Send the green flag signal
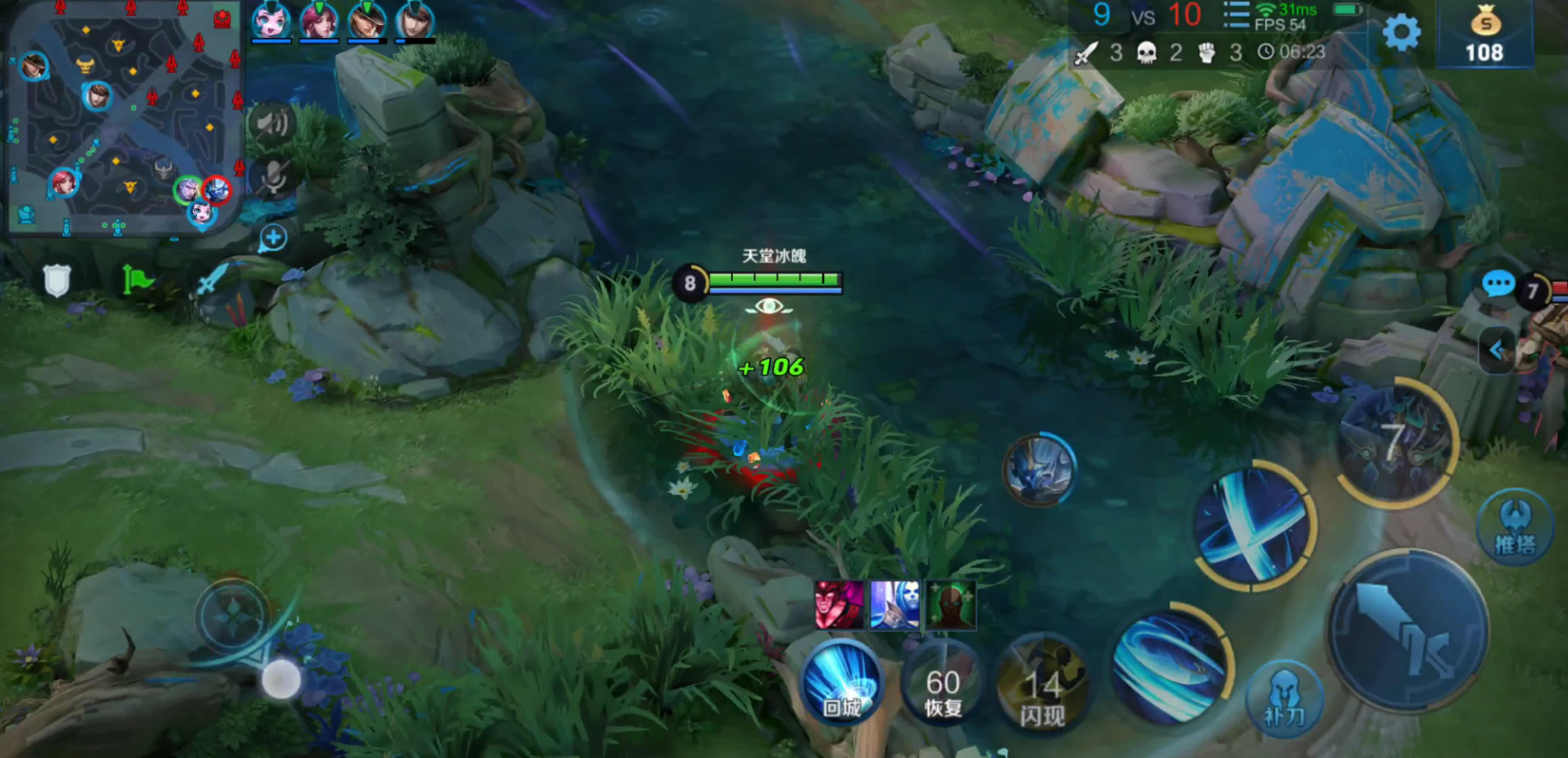Screen dimensions: 1568x758 coord(137,279)
